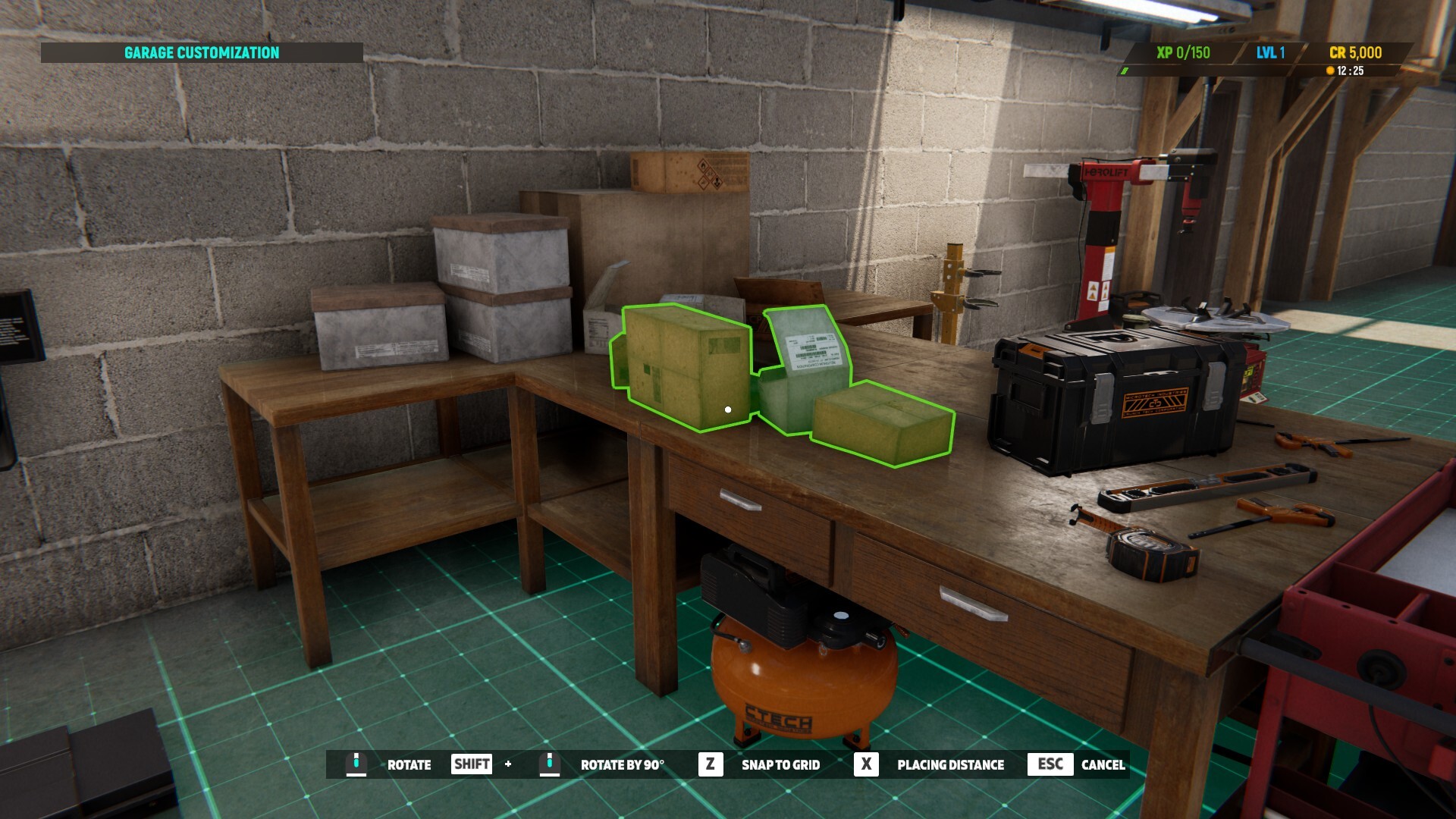Click the ESC key icon on the hotkey bar
This screenshot has height=819, width=1456.
(1050, 764)
